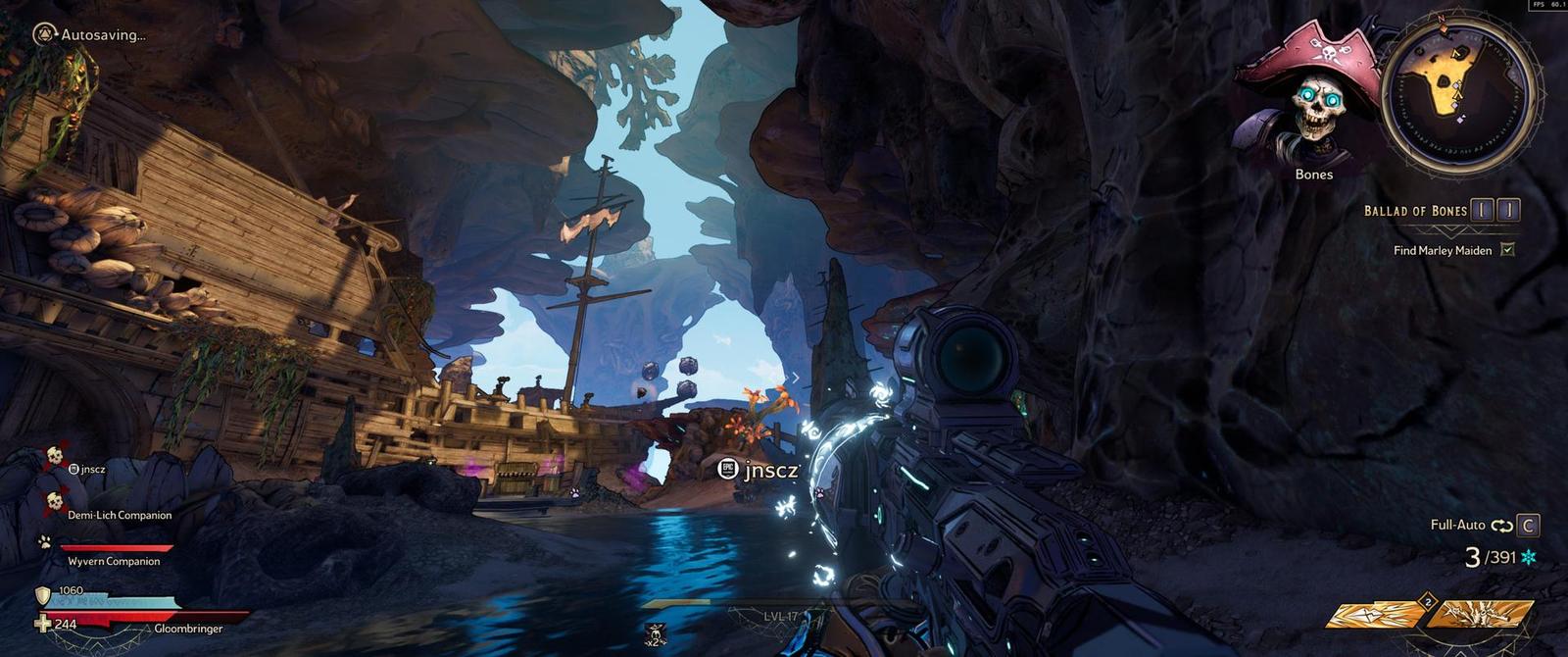The image size is (1568, 657).
Task: Click the Autosaving indicator icon
Action: pos(44,35)
